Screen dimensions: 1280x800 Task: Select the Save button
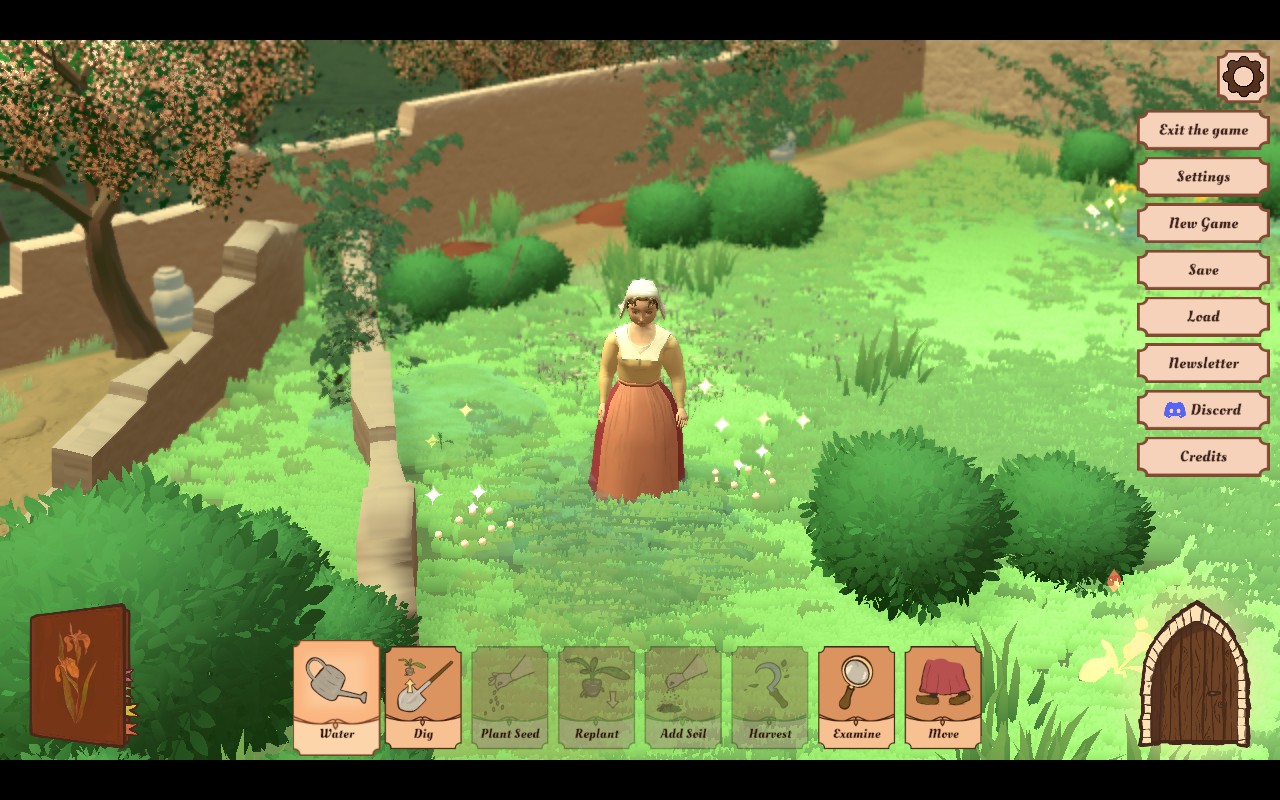pyautogui.click(x=1203, y=270)
